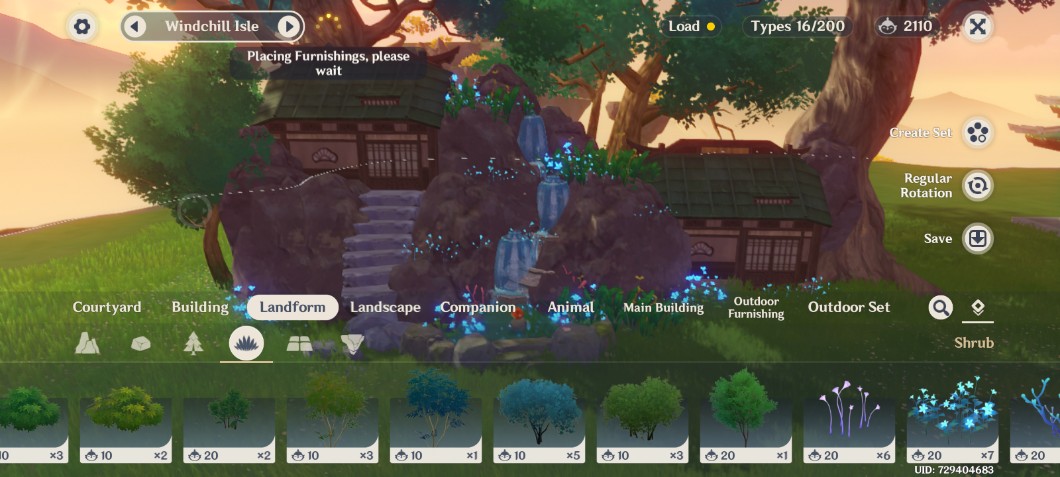Close the furnishing editor
The height and width of the screenshot is (477, 1060).
click(x=978, y=27)
